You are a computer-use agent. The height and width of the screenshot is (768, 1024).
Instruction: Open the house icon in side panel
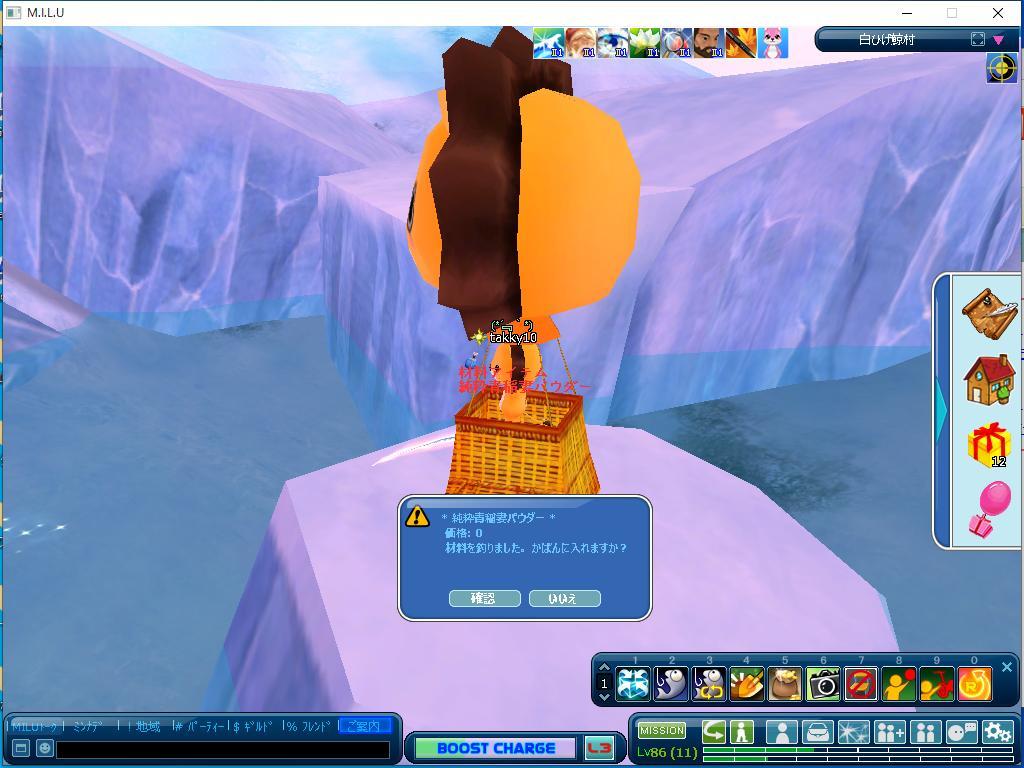coord(989,379)
